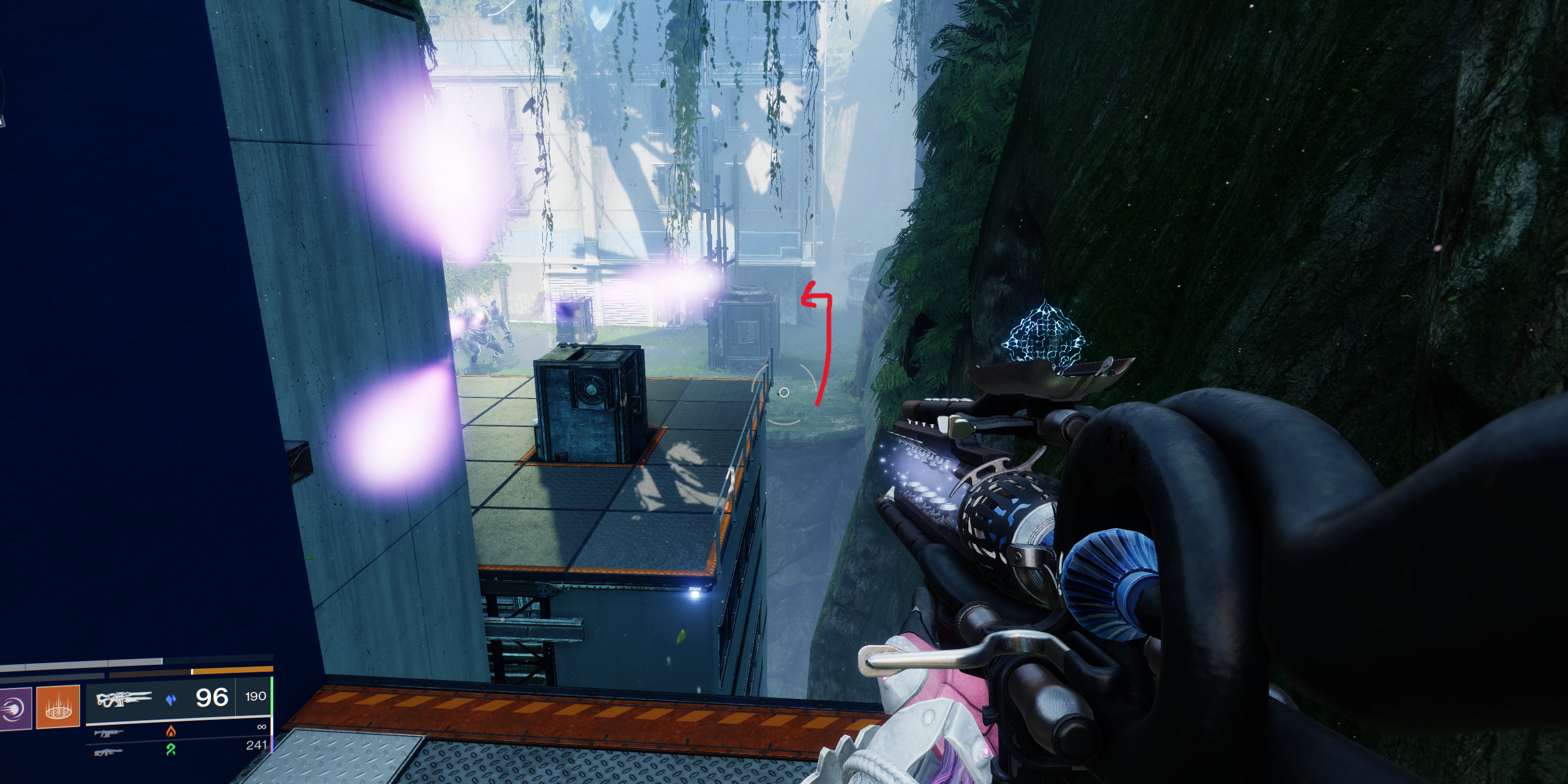Select the purple void melee ability icon
Screen dimensions: 1568x784
[x=15, y=708]
